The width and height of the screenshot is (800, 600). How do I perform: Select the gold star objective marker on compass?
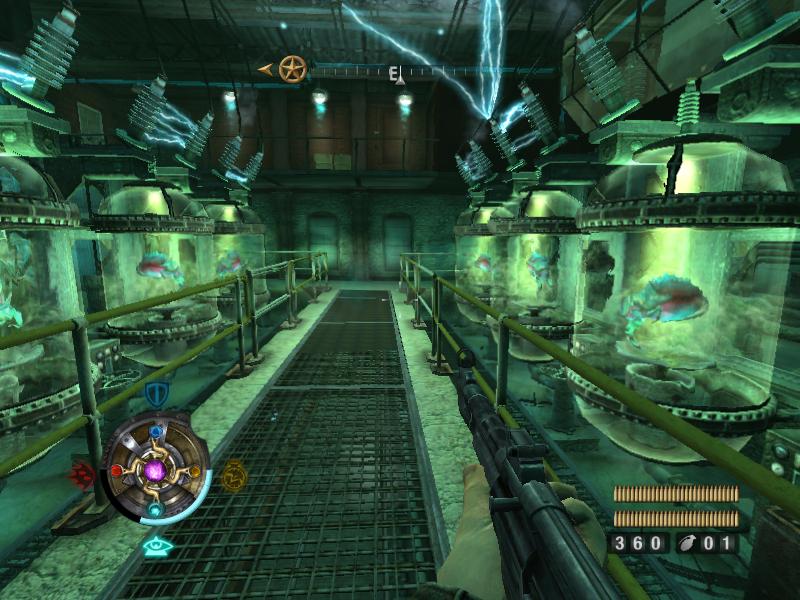[x=292, y=69]
